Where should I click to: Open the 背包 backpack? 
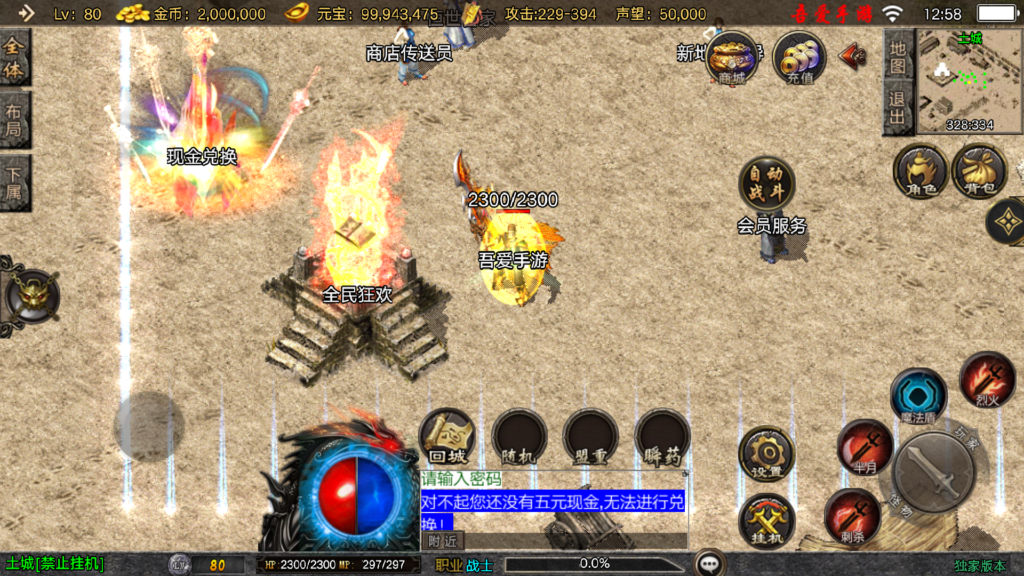pyautogui.click(x=979, y=170)
